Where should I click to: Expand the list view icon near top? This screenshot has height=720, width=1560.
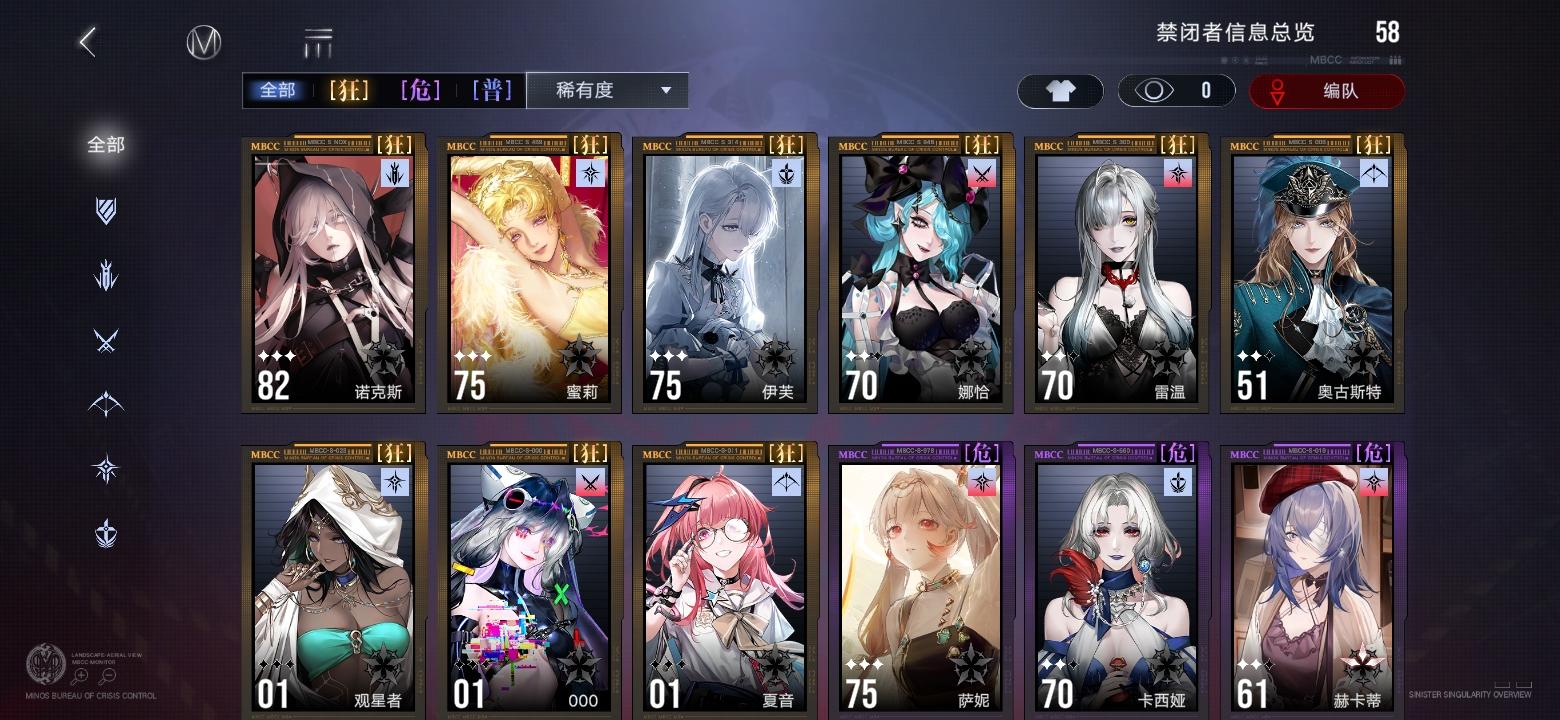(x=318, y=42)
